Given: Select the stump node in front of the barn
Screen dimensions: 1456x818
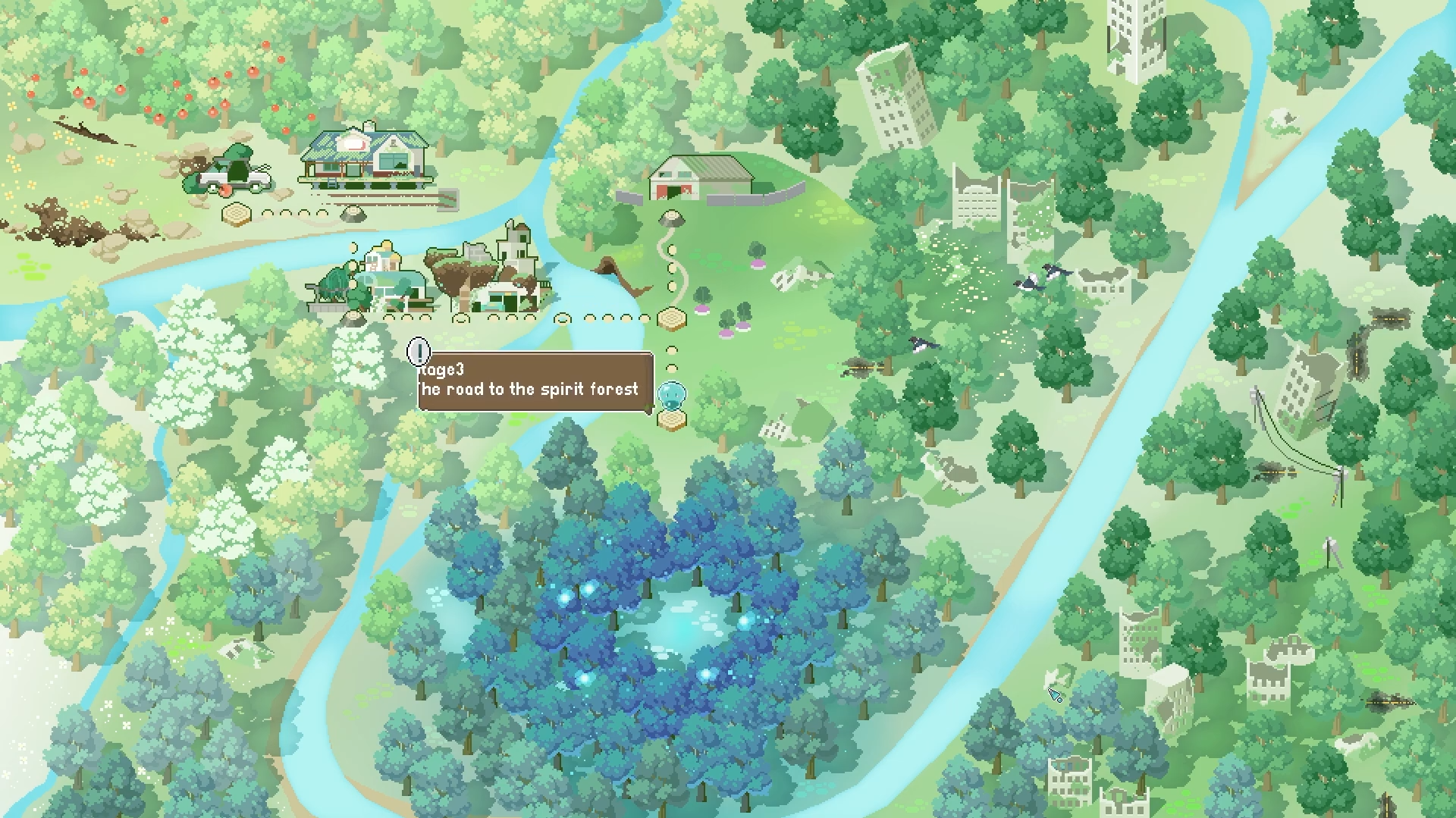Looking at the screenshot, I should point(671,219).
